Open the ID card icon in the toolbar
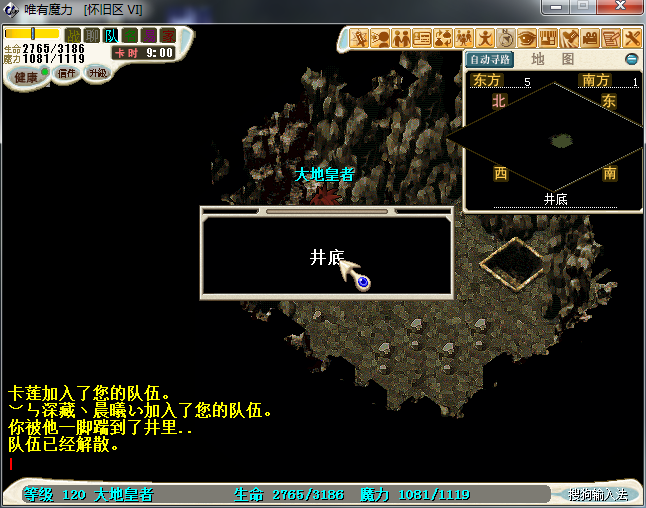This screenshot has width=646, height=508. 422,38
